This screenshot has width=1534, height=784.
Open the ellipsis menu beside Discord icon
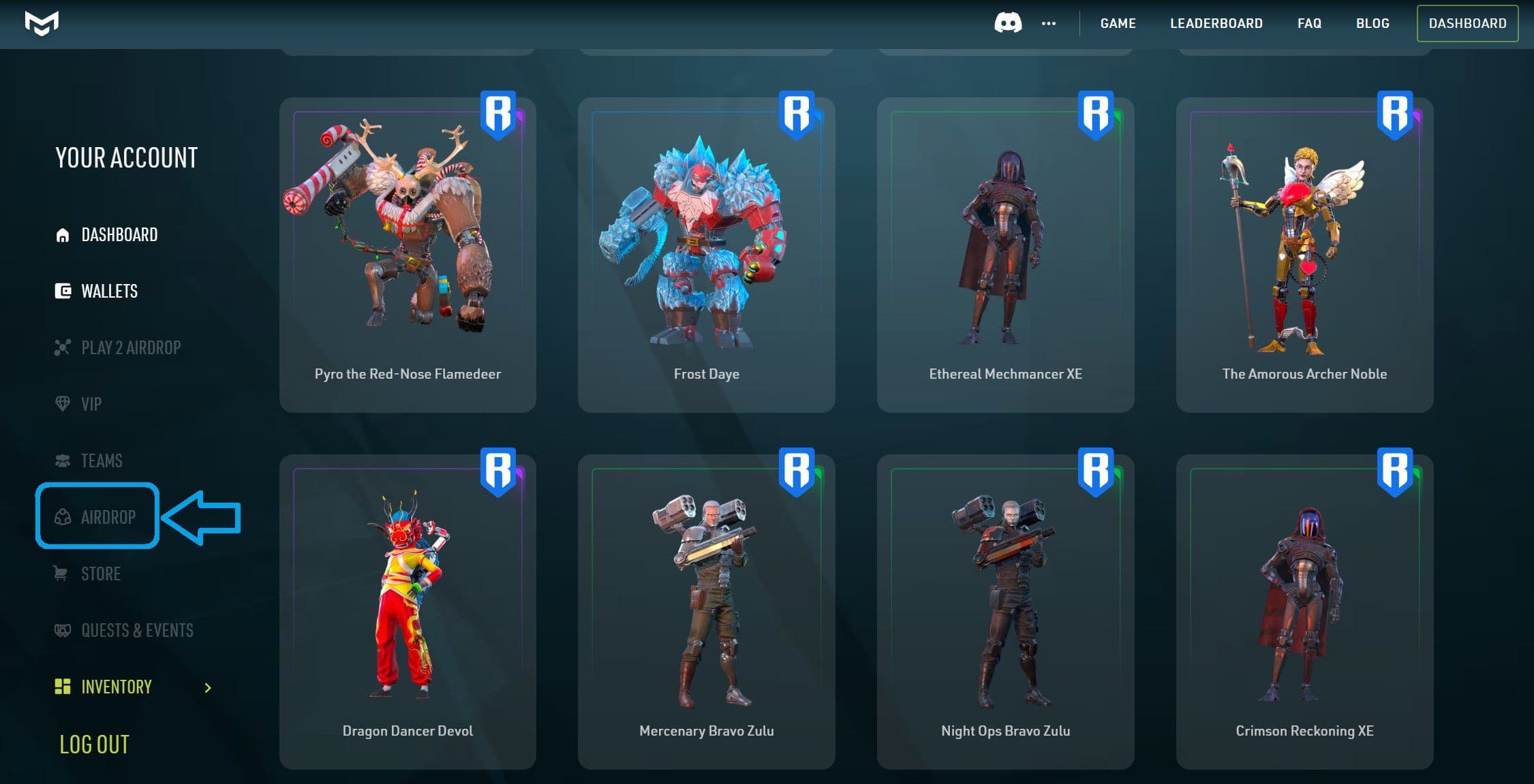tap(1048, 24)
